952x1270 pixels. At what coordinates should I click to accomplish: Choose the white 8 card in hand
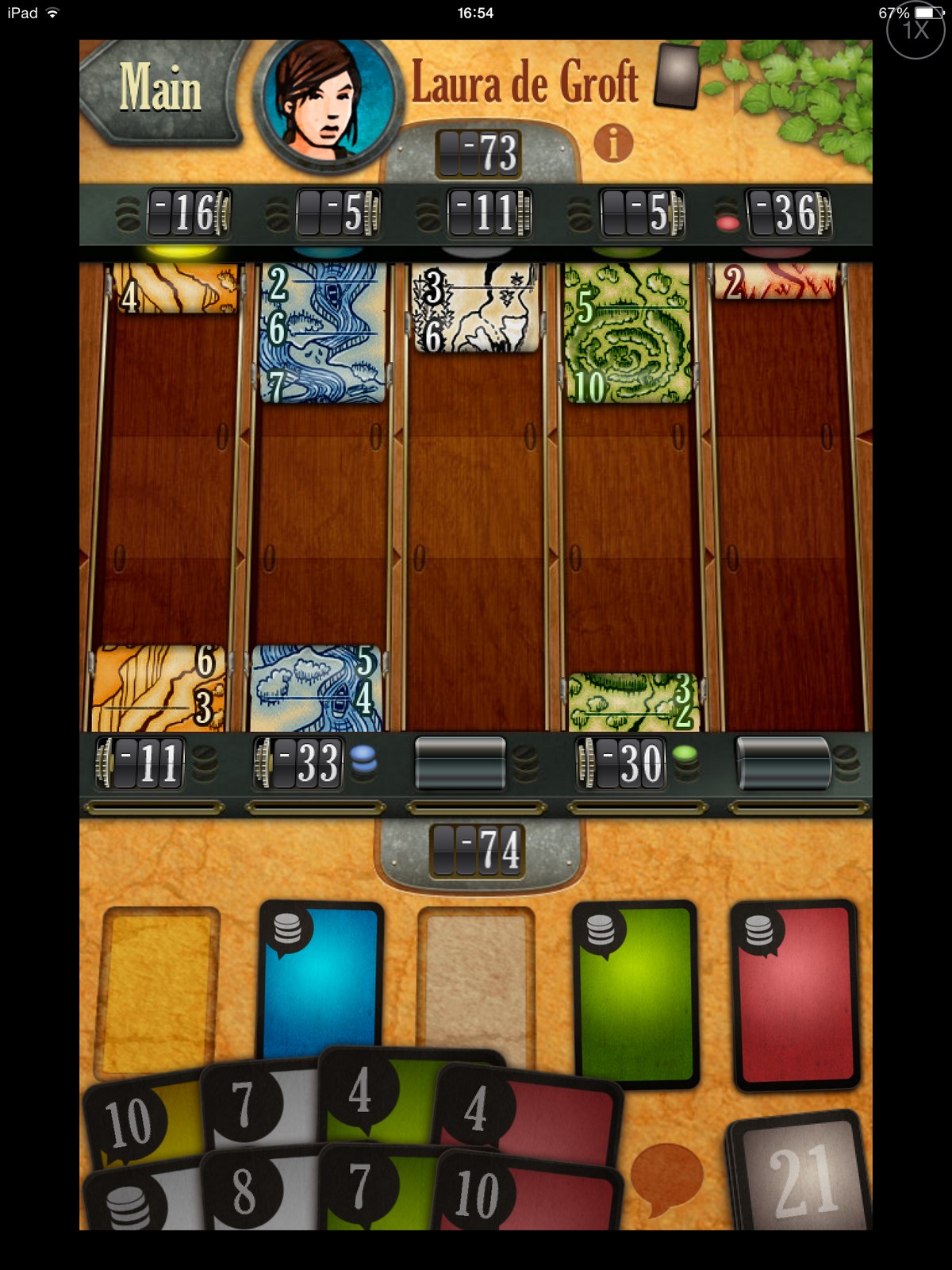[254, 1191]
